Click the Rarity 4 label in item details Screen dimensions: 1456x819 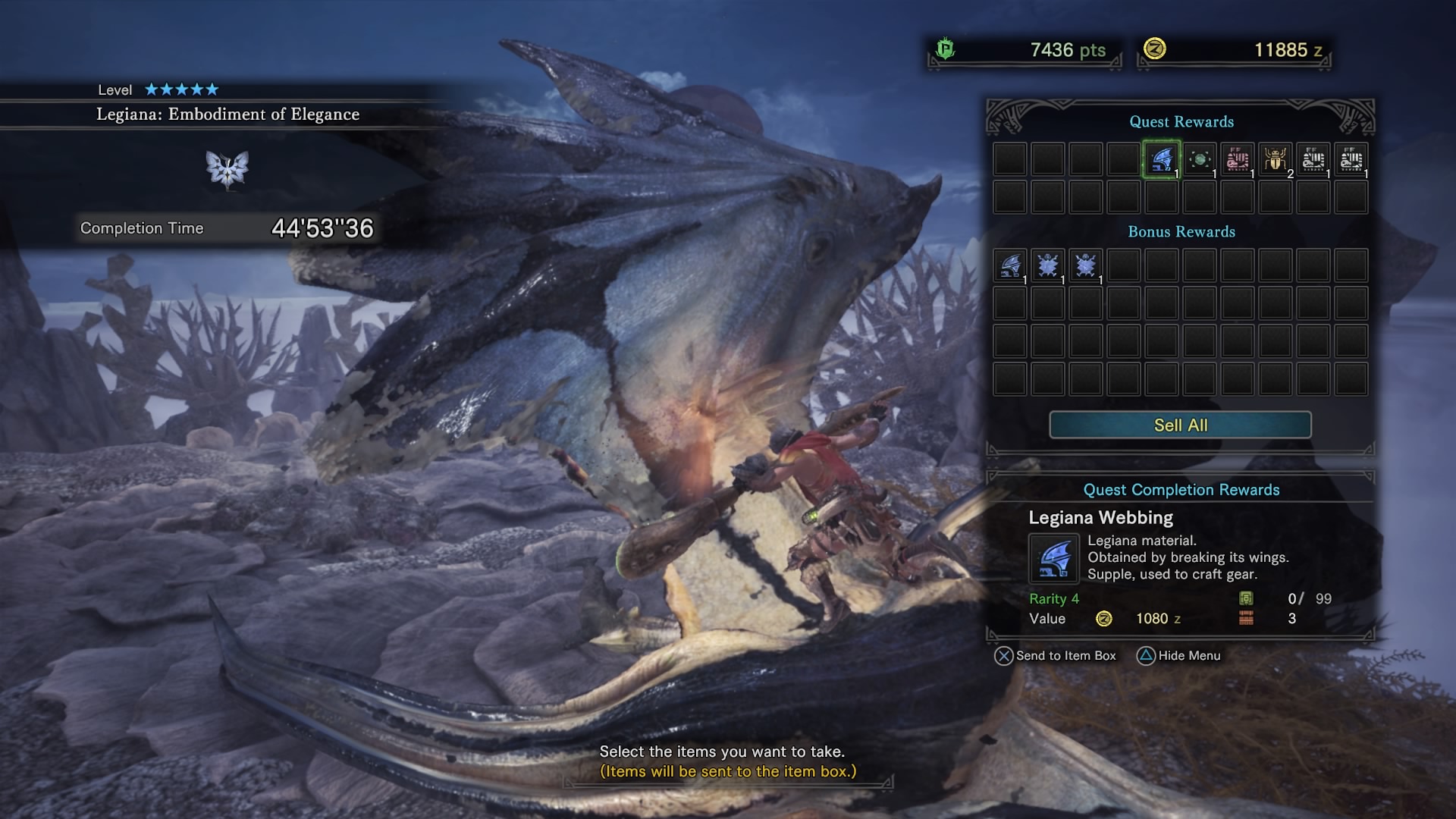(x=1054, y=598)
